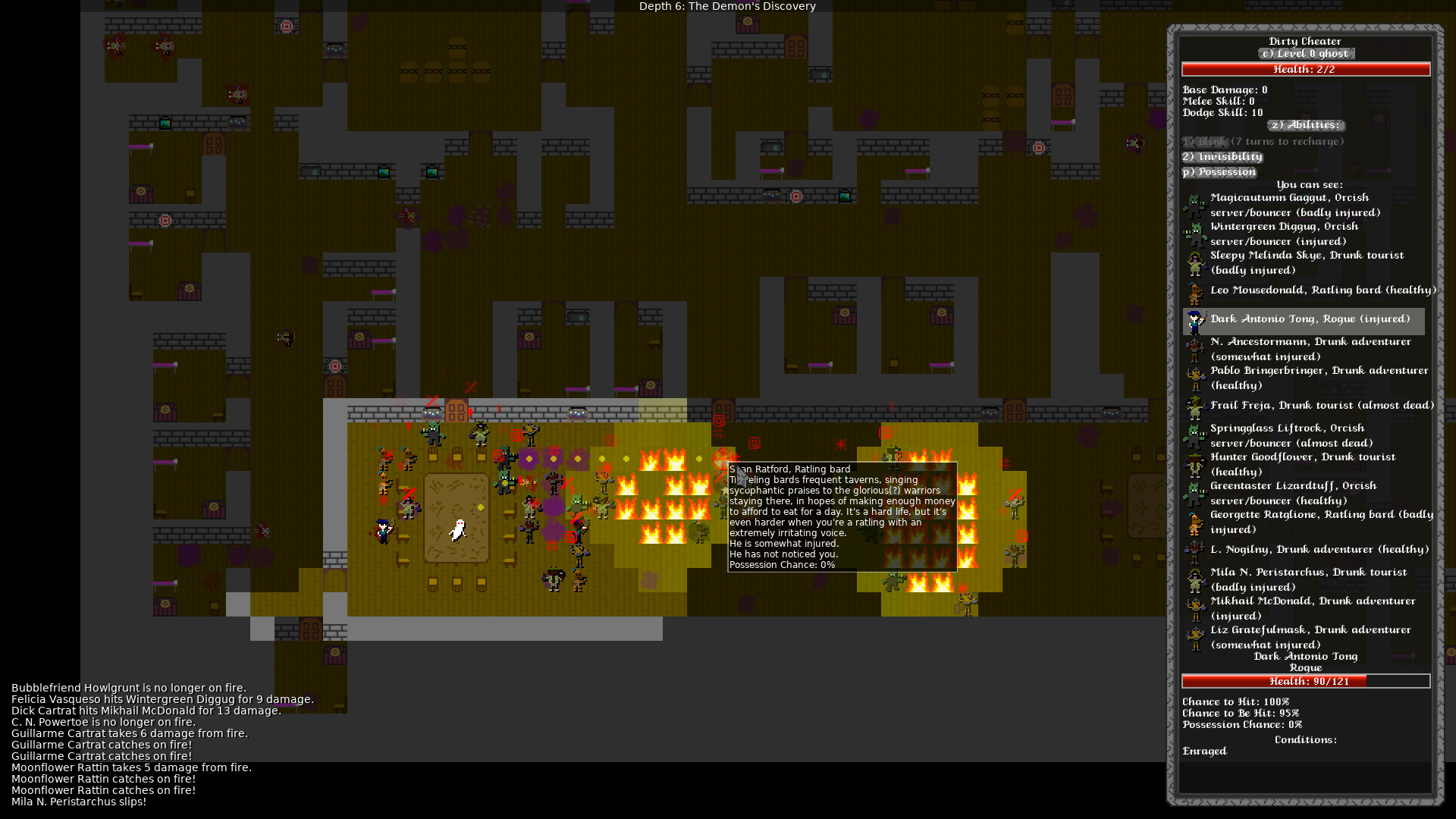This screenshot has width=1456, height=819.
Task: Click Dark Antonio Tong's 90/121 health bar
Action: [x=1305, y=680]
